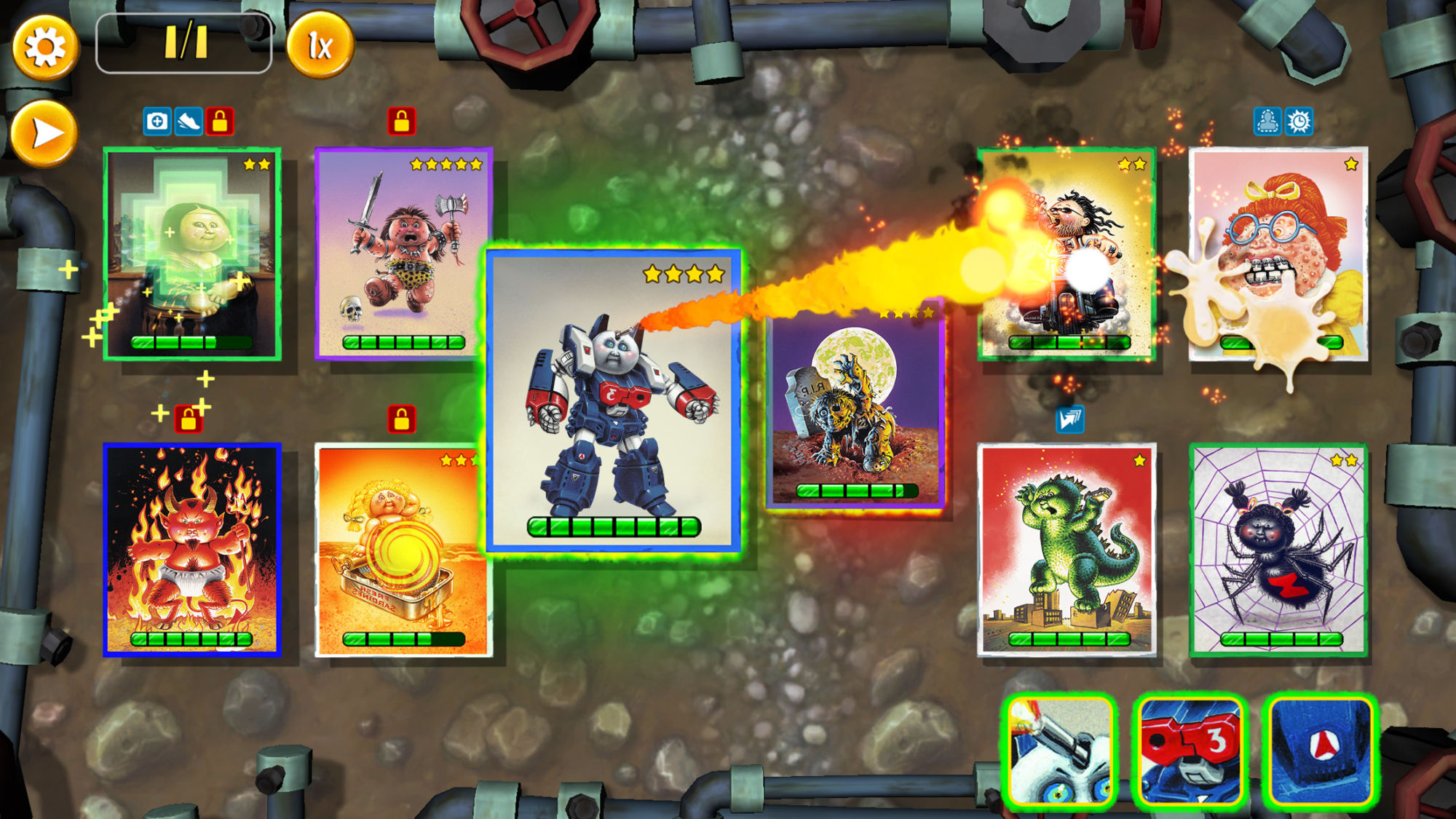Image resolution: width=1456 pixels, height=819 pixels.
Task: Target the black widow spider card
Action: click(1278, 550)
